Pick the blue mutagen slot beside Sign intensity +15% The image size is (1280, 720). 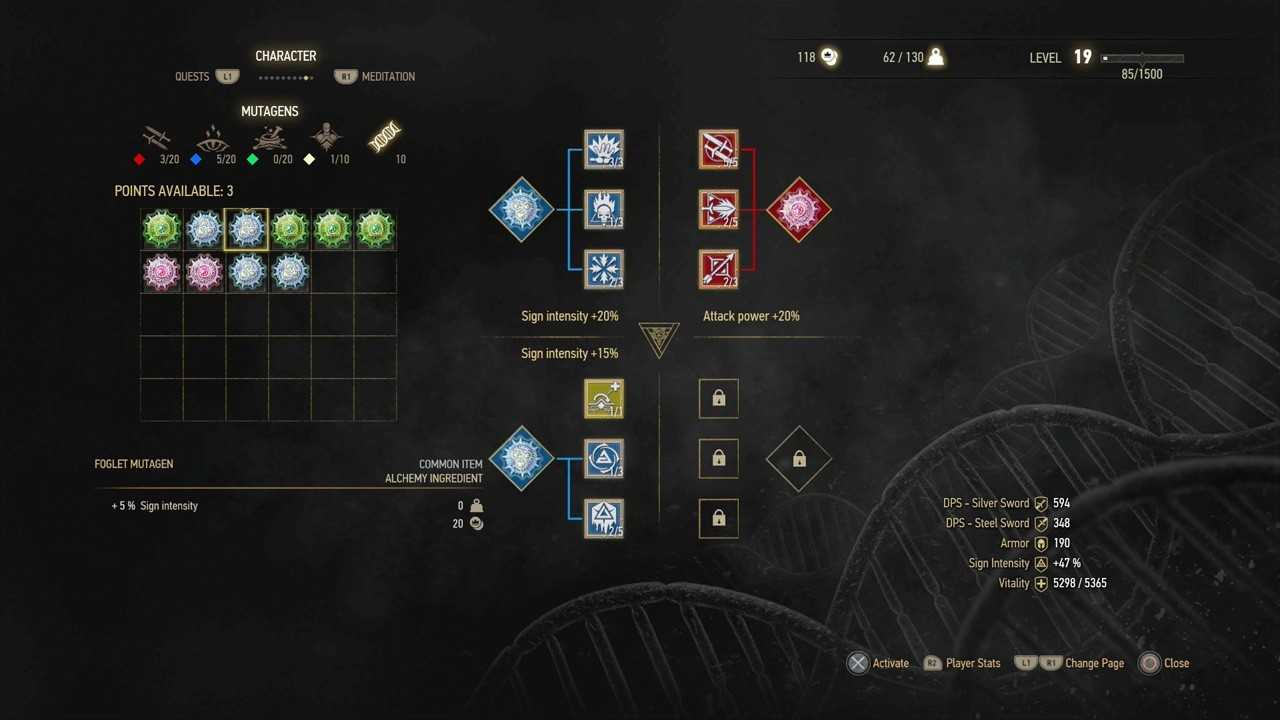point(521,458)
